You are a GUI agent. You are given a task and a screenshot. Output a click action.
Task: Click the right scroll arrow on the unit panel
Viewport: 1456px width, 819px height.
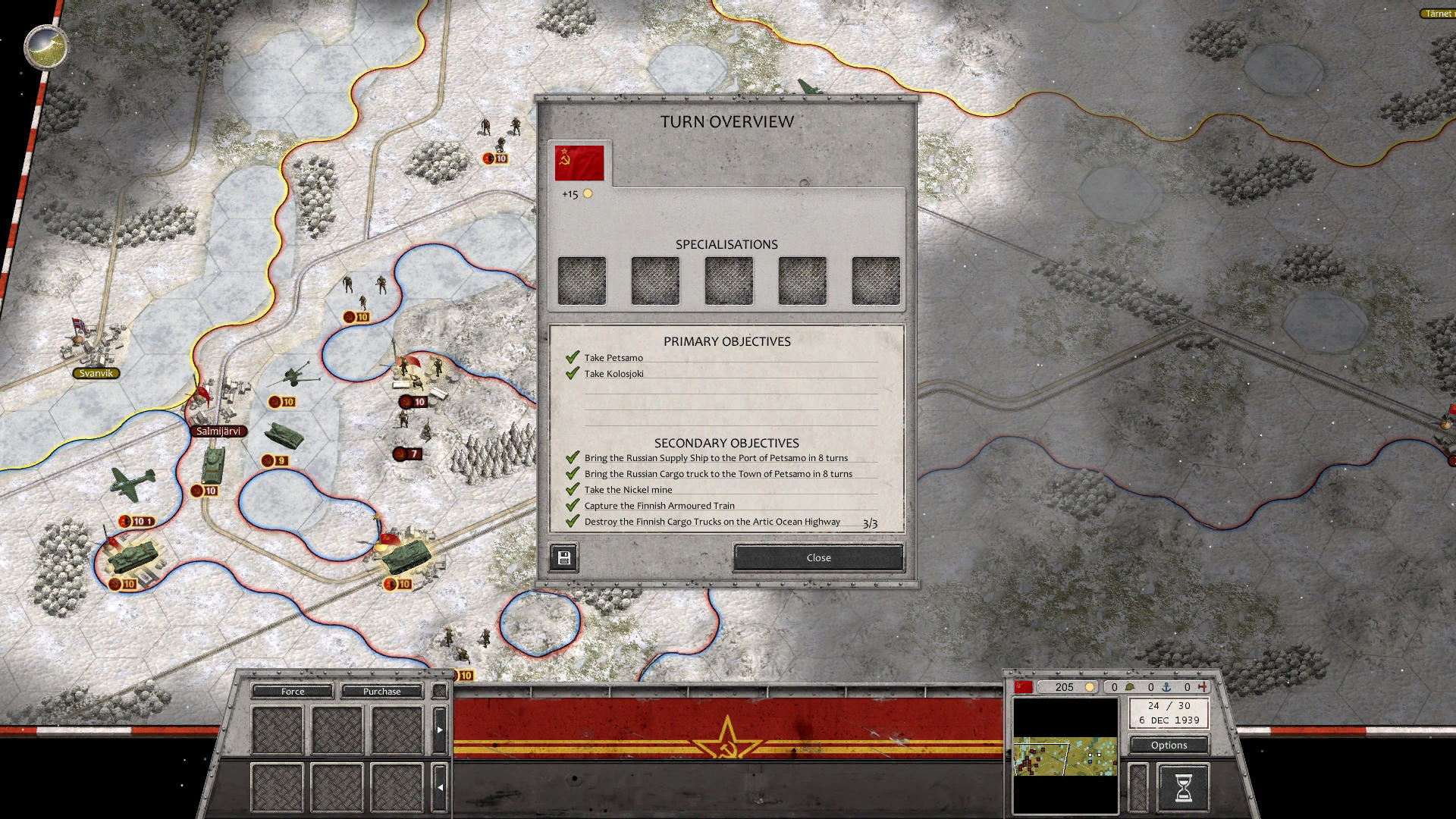440,730
